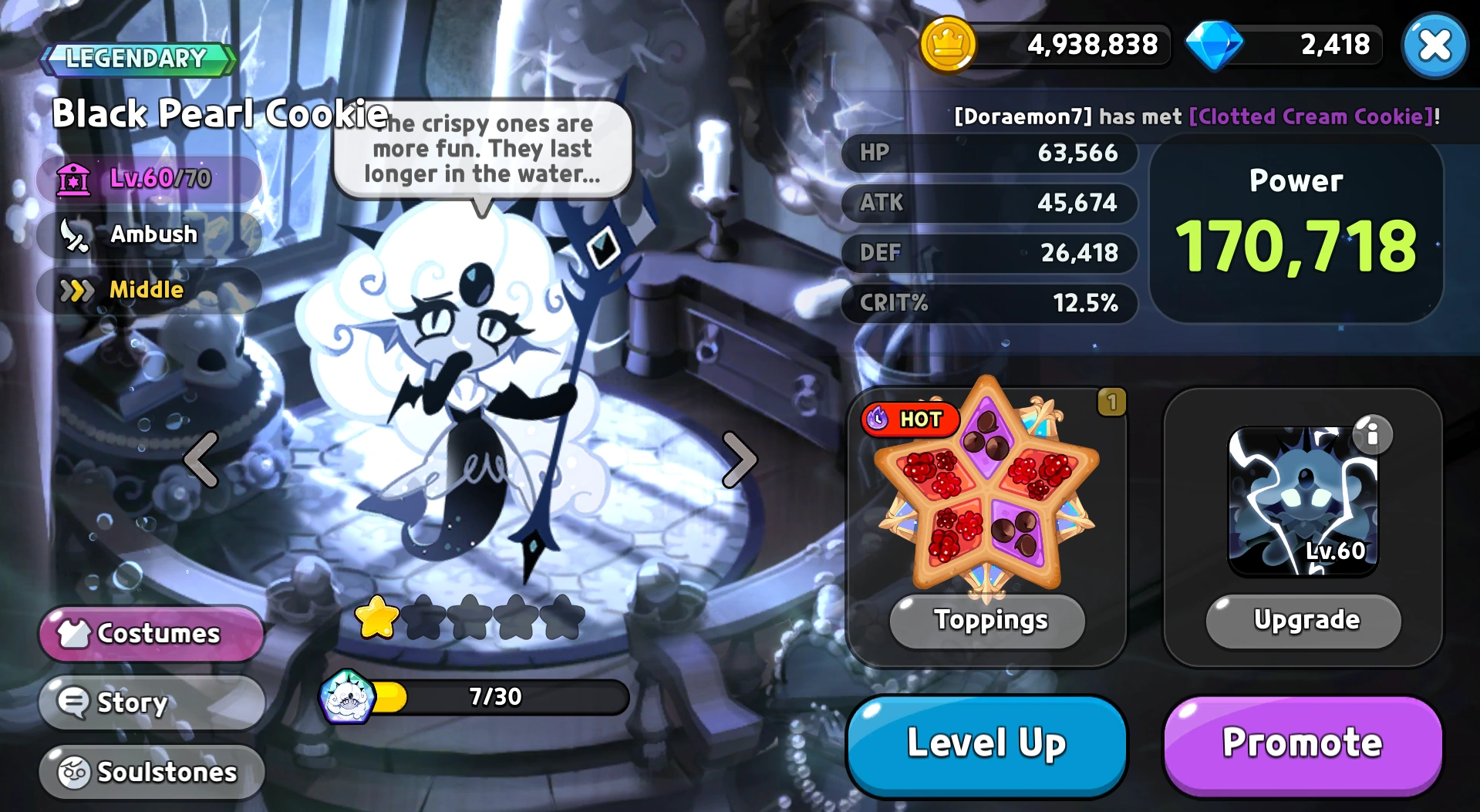This screenshot has height=812, width=1480.
Task: Click the HOT flame badge
Action: tap(910, 419)
